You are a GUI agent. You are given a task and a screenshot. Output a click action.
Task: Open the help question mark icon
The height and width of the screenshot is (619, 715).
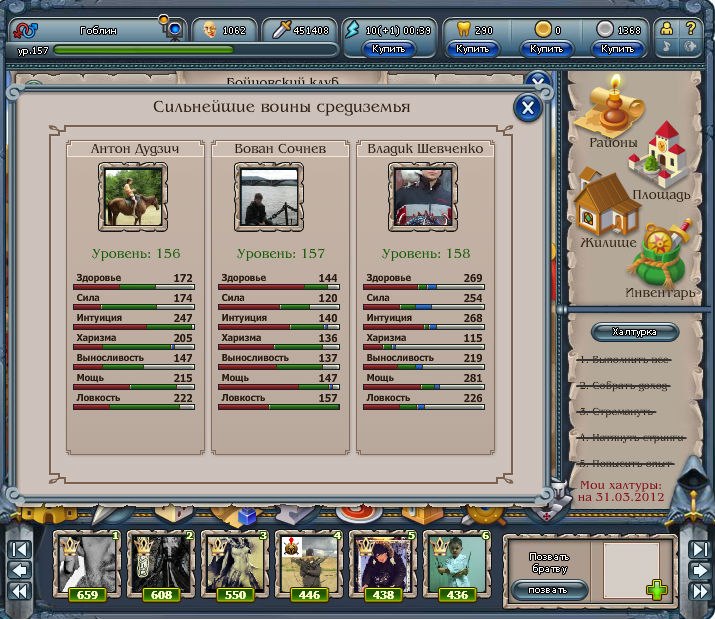[690, 28]
